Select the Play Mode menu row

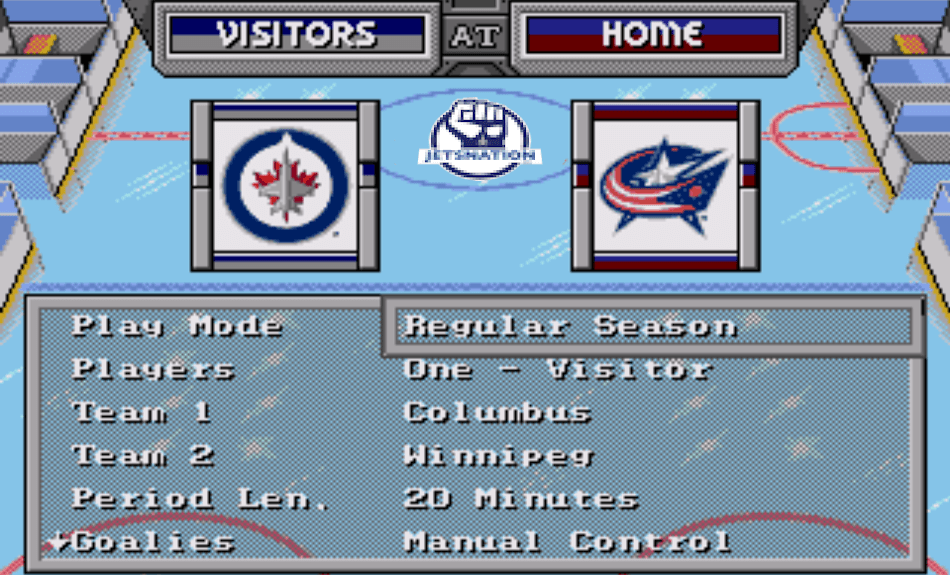tap(177, 326)
